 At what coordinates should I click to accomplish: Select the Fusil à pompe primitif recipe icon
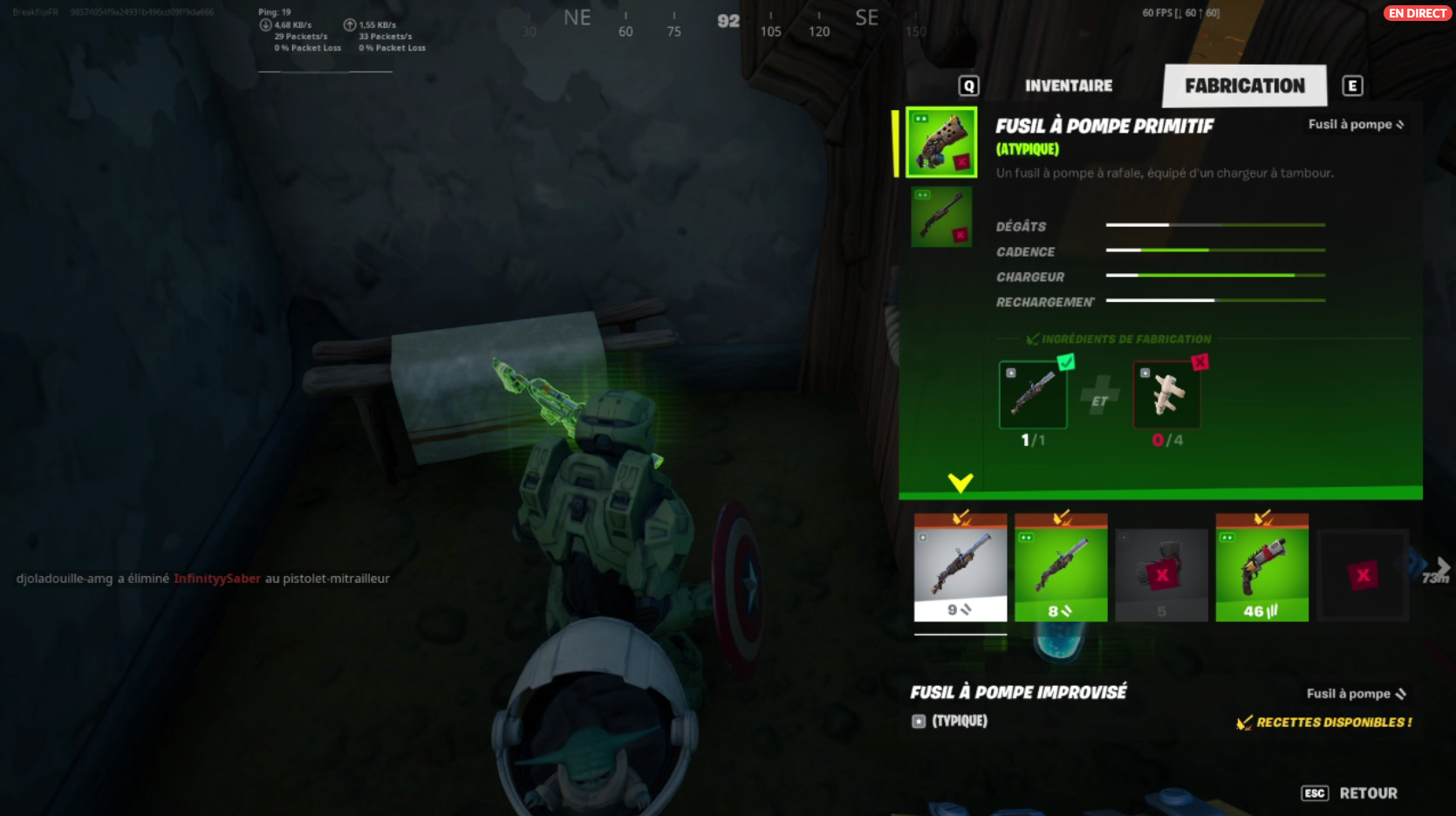click(x=940, y=144)
